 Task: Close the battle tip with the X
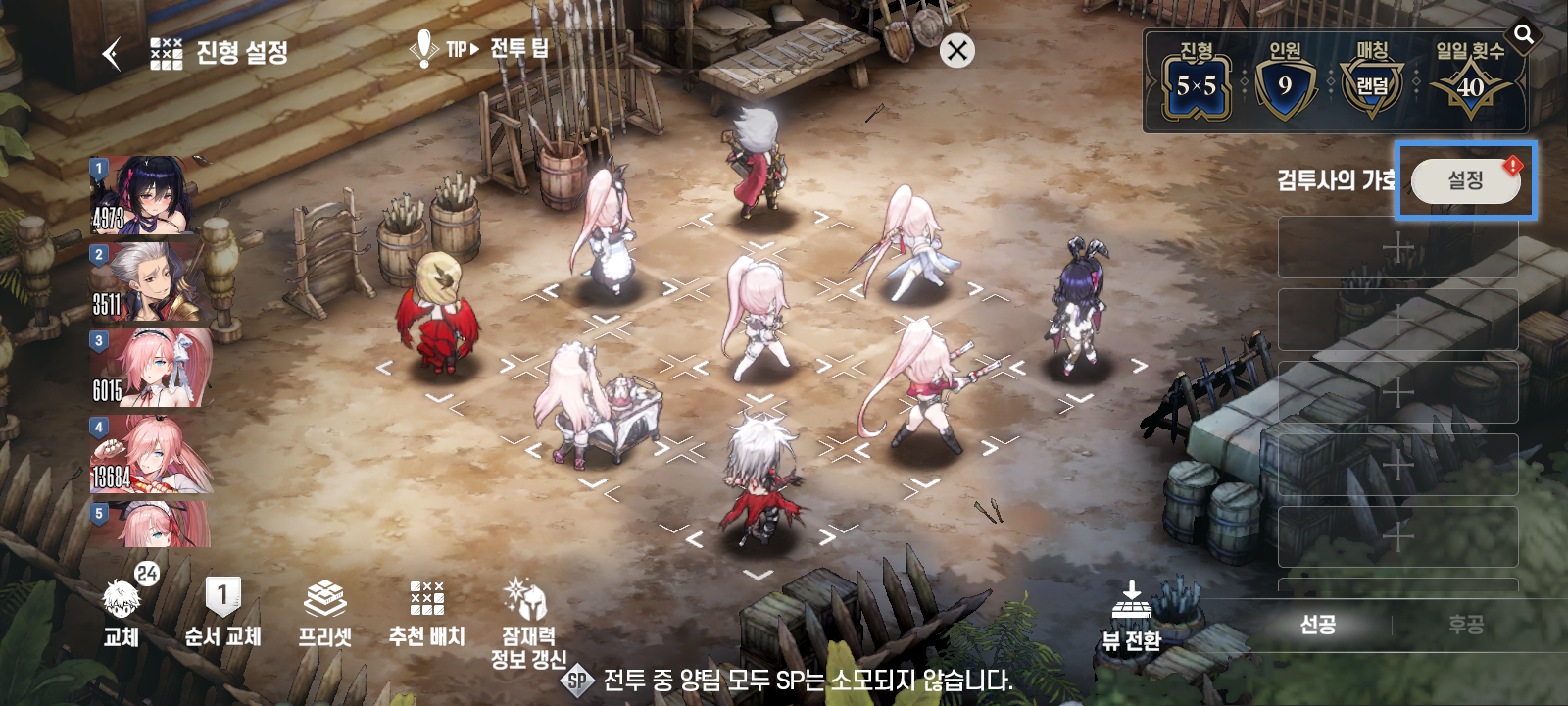(957, 51)
